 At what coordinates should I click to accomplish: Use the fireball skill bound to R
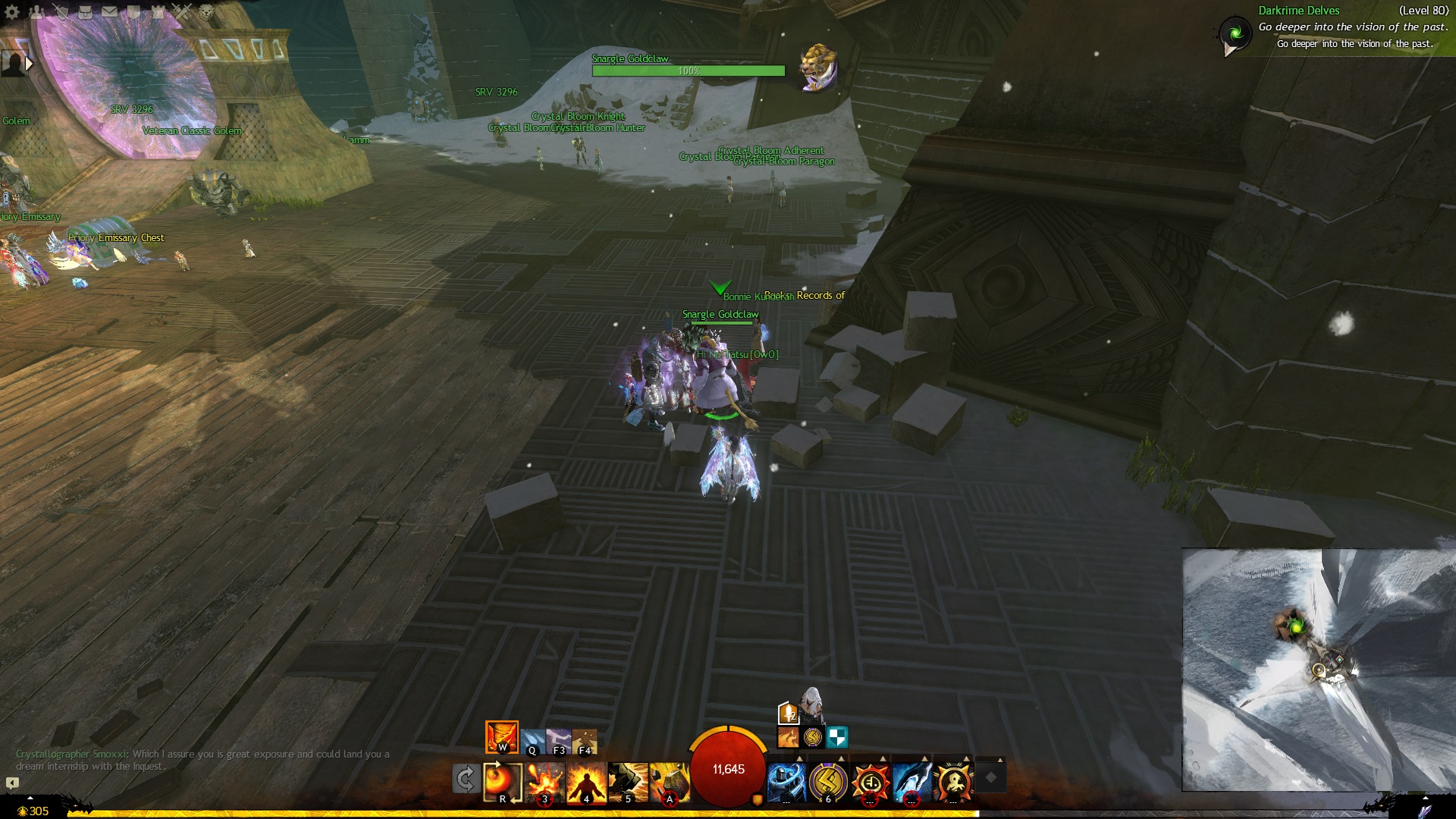(x=502, y=781)
